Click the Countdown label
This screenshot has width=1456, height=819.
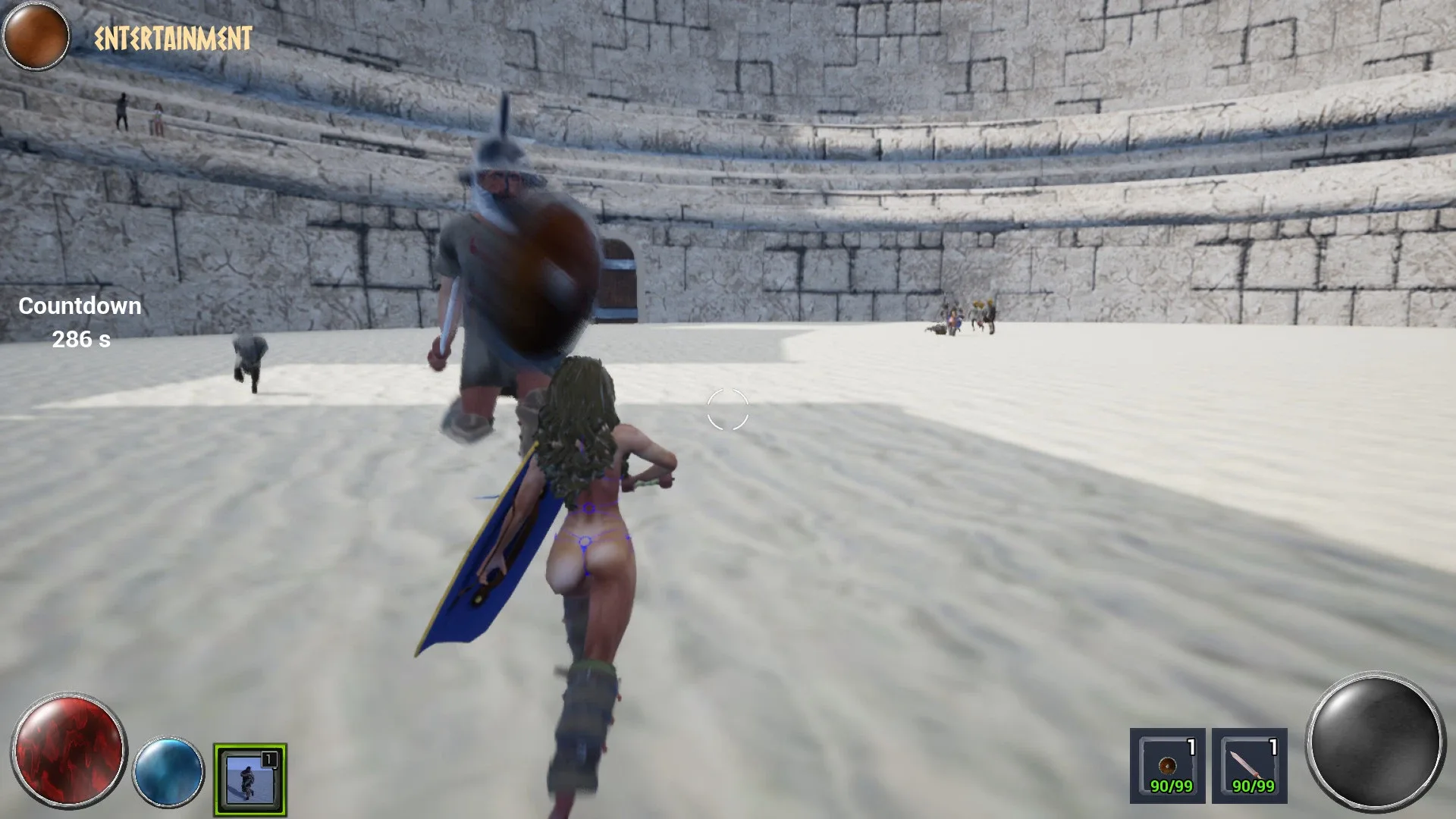coord(79,306)
